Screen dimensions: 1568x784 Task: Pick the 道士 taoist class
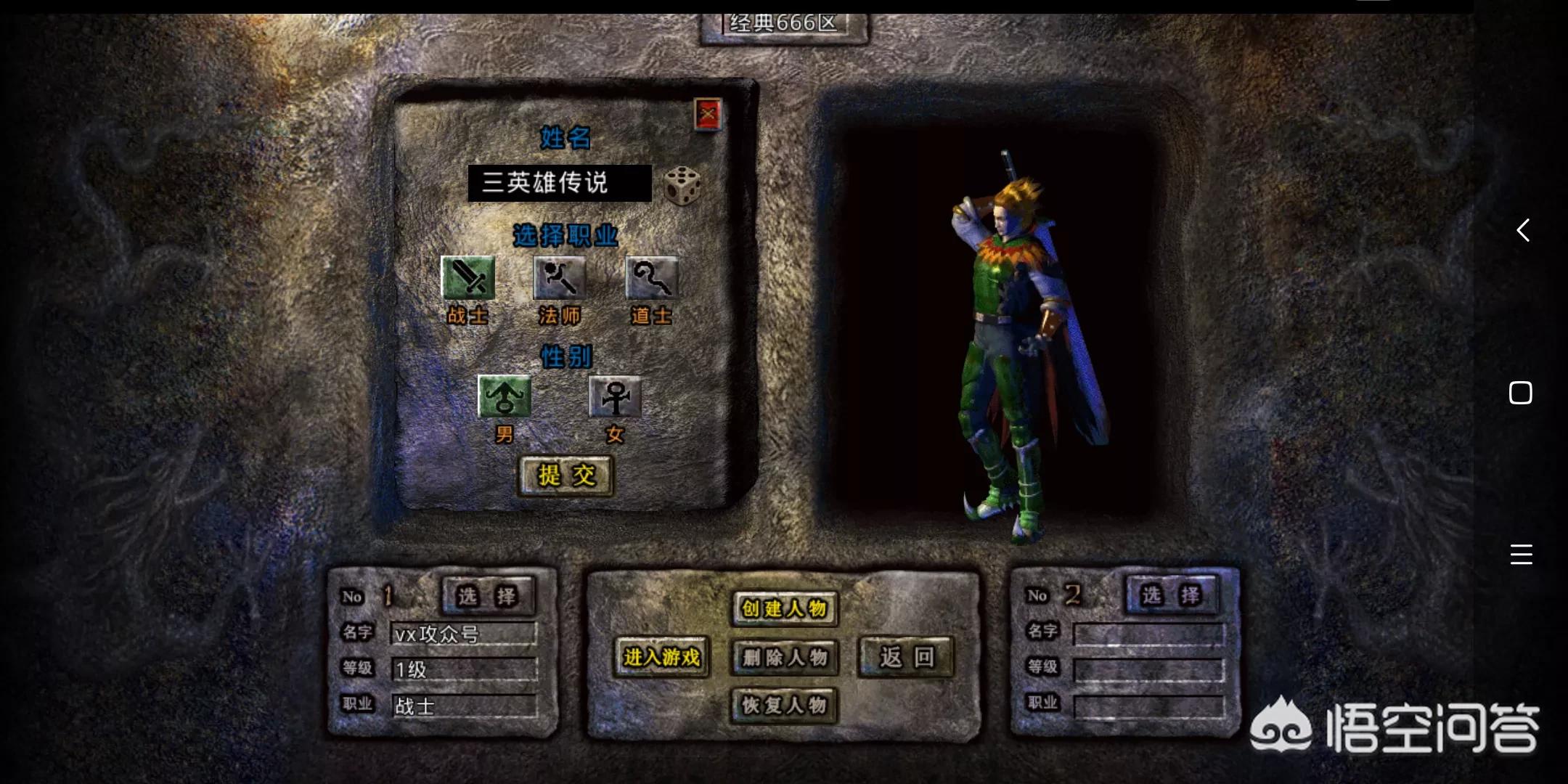[651, 278]
